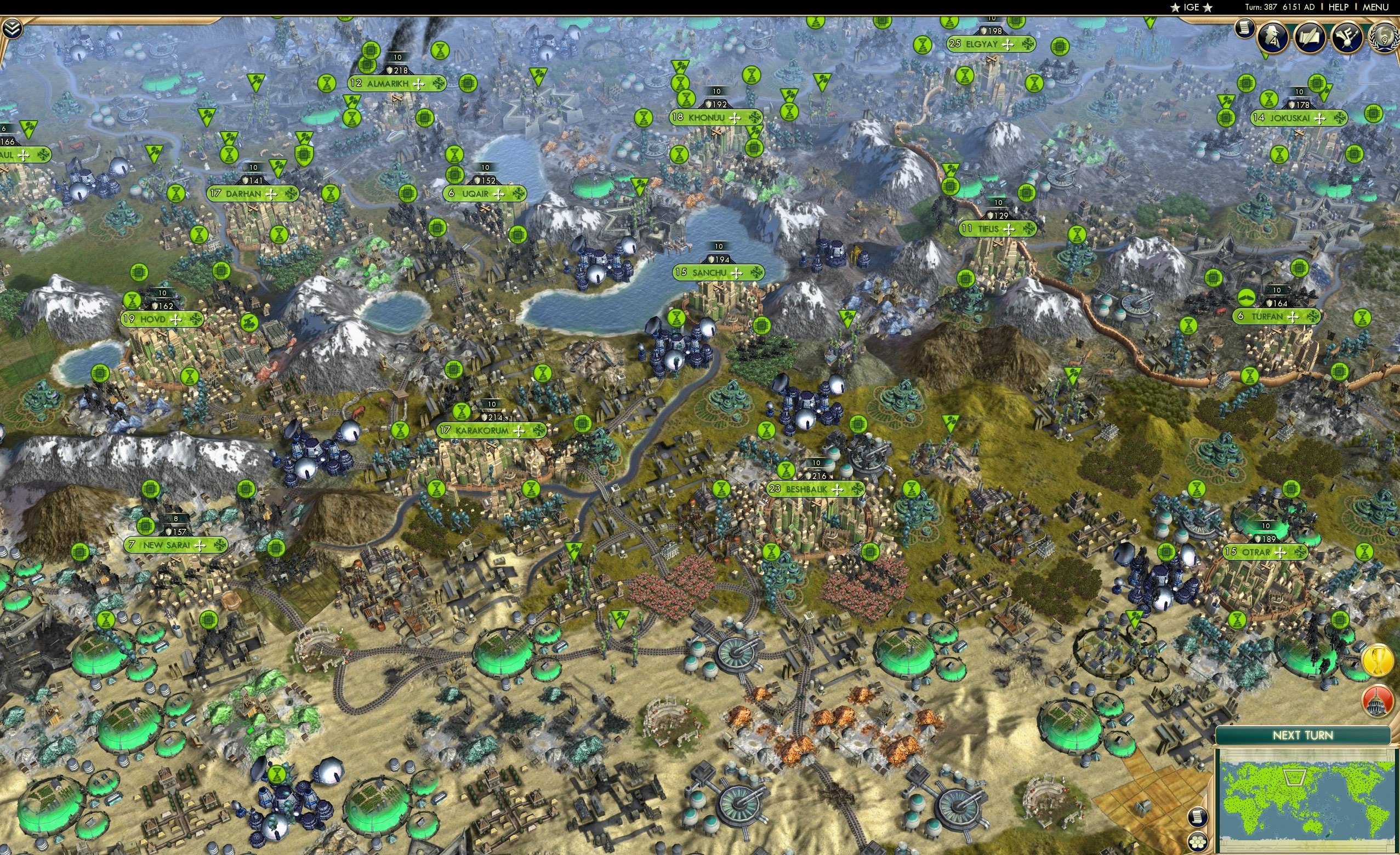Open the Social Policies screen icon

[x=1311, y=37]
